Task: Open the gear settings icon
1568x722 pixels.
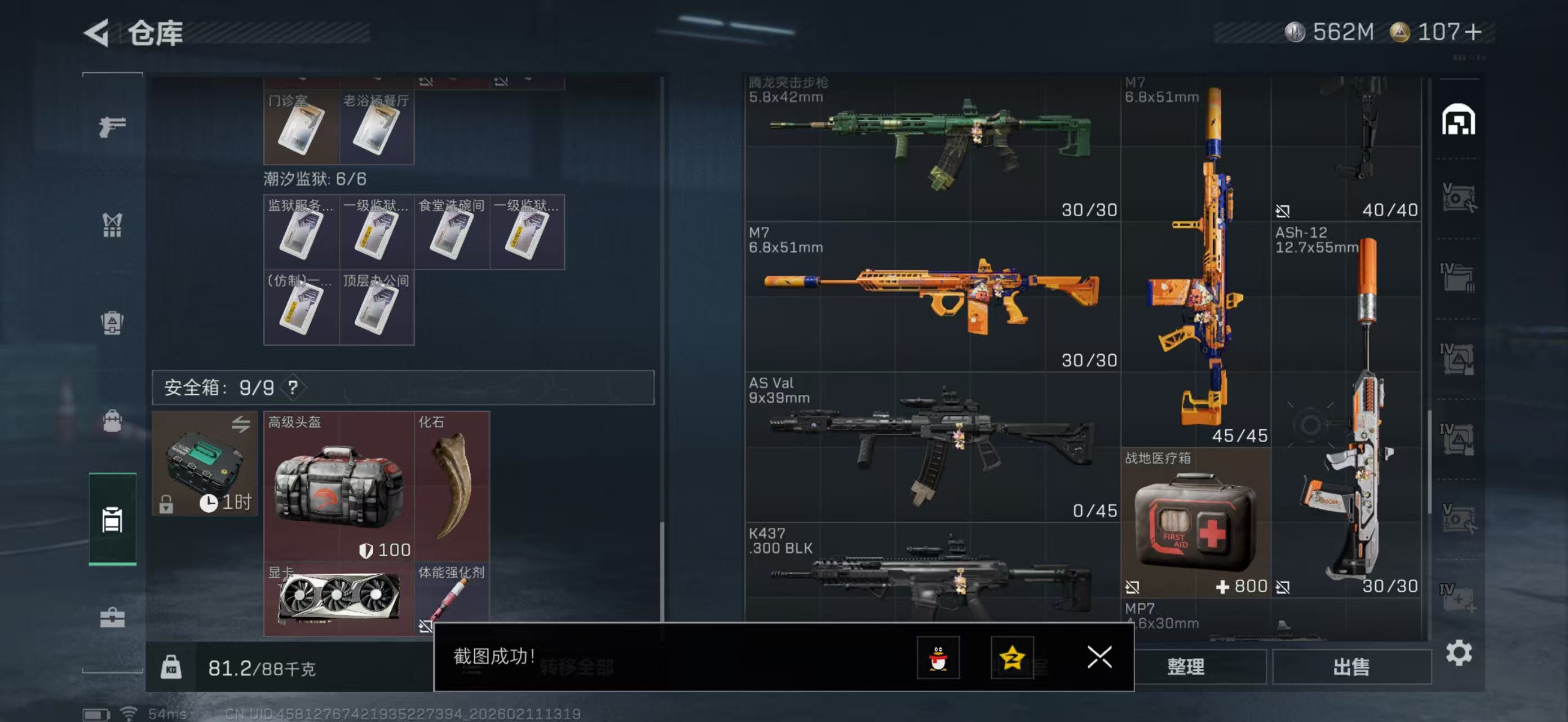Action: [x=1459, y=653]
